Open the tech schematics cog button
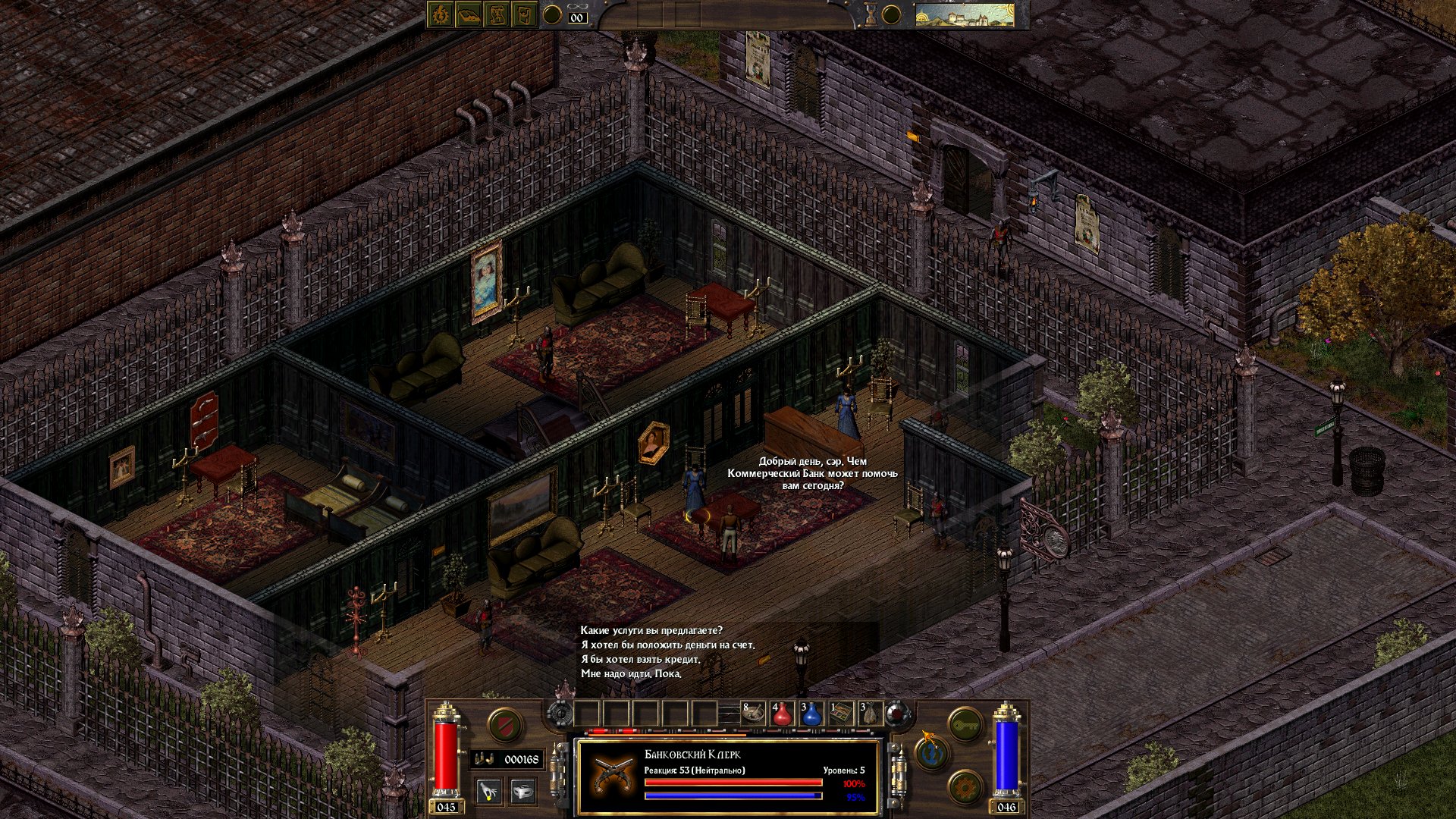 click(x=965, y=787)
